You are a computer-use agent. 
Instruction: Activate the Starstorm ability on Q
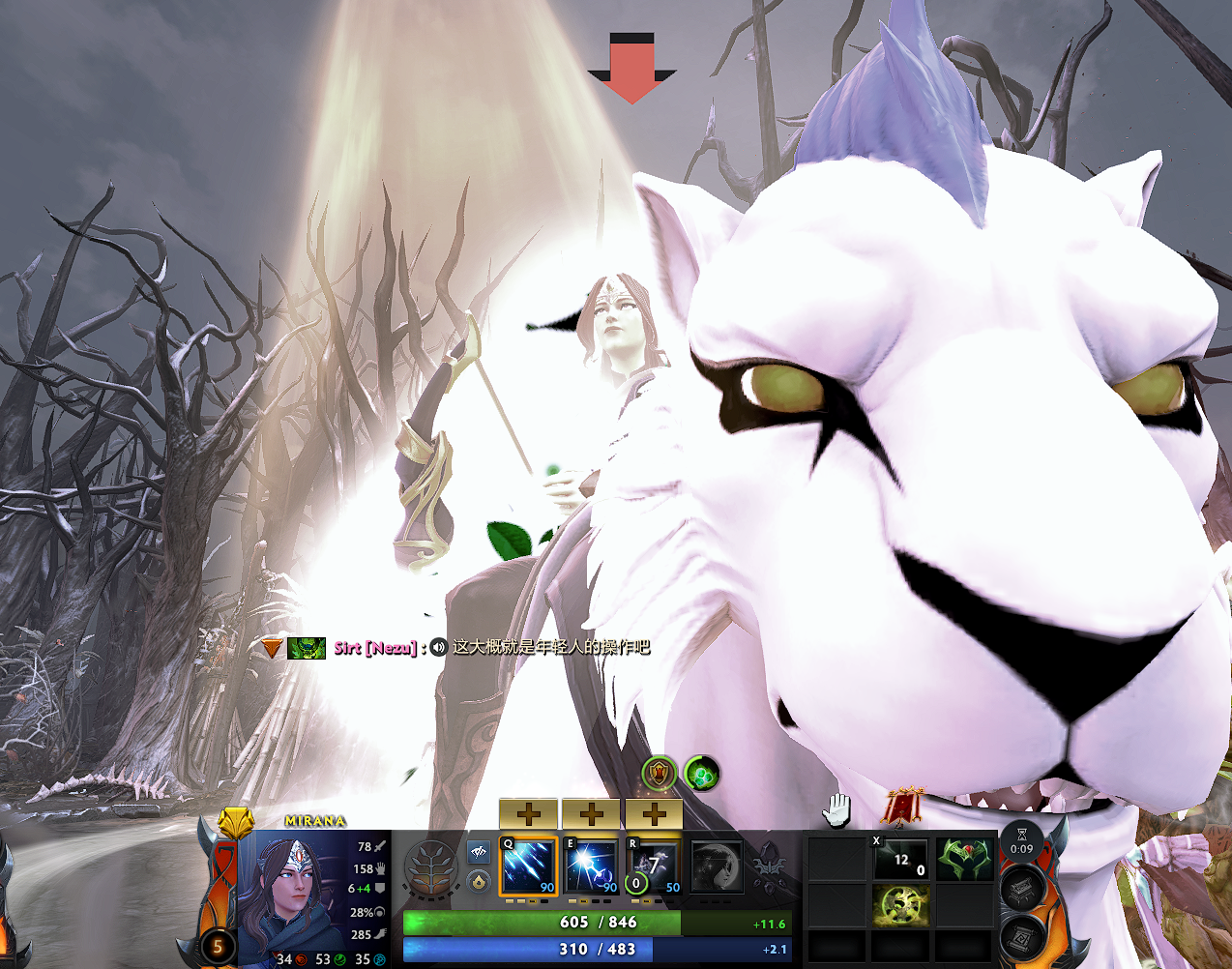pyautogui.click(x=528, y=866)
